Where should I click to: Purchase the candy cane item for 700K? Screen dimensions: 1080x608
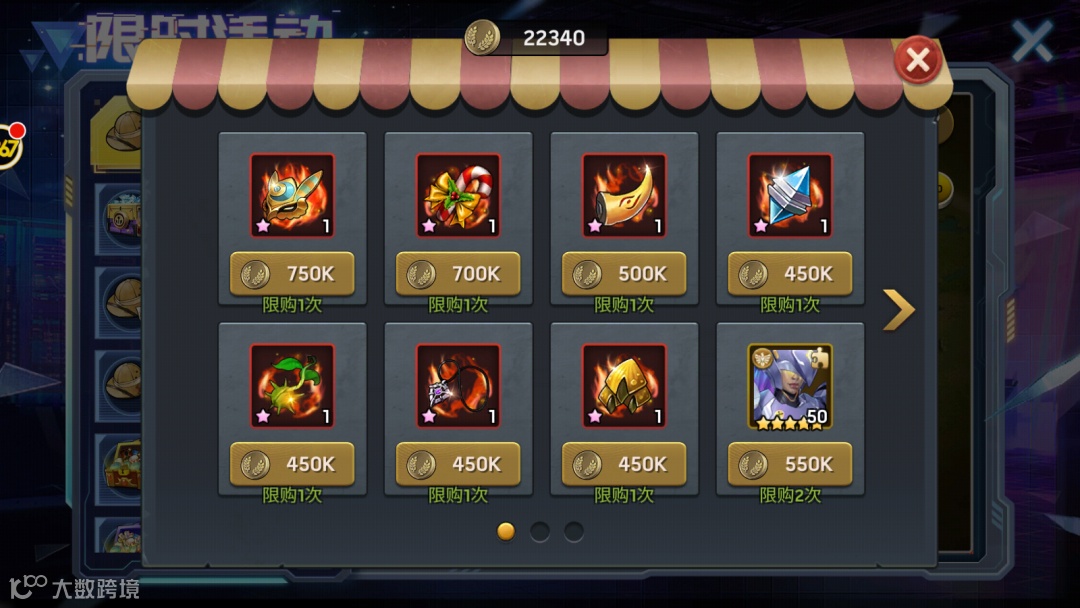(x=458, y=274)
